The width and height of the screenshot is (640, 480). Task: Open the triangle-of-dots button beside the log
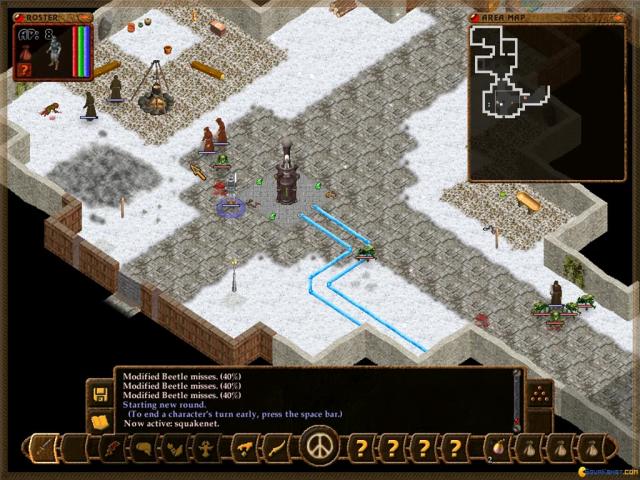[x=539, y=393]
